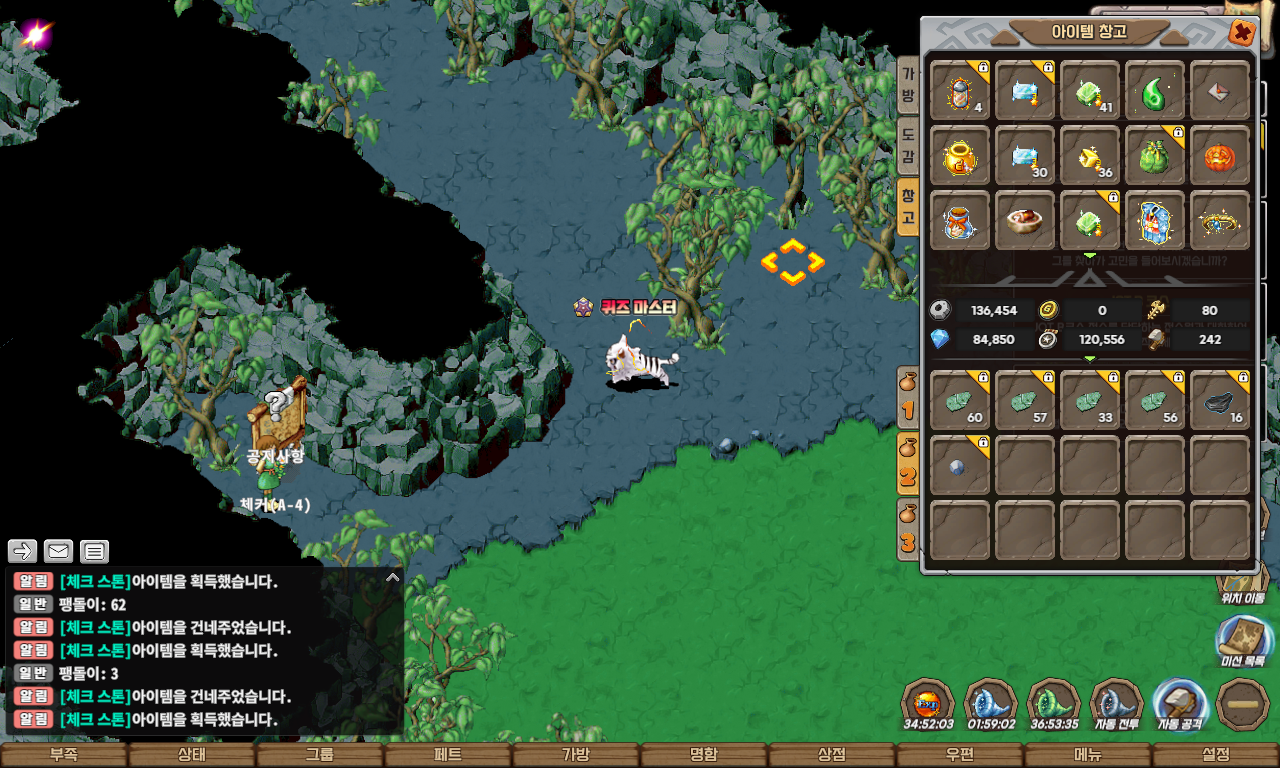Switch to storage bag tab 2
Viewport: 1280px width, 768px height.
coord(908,466)
